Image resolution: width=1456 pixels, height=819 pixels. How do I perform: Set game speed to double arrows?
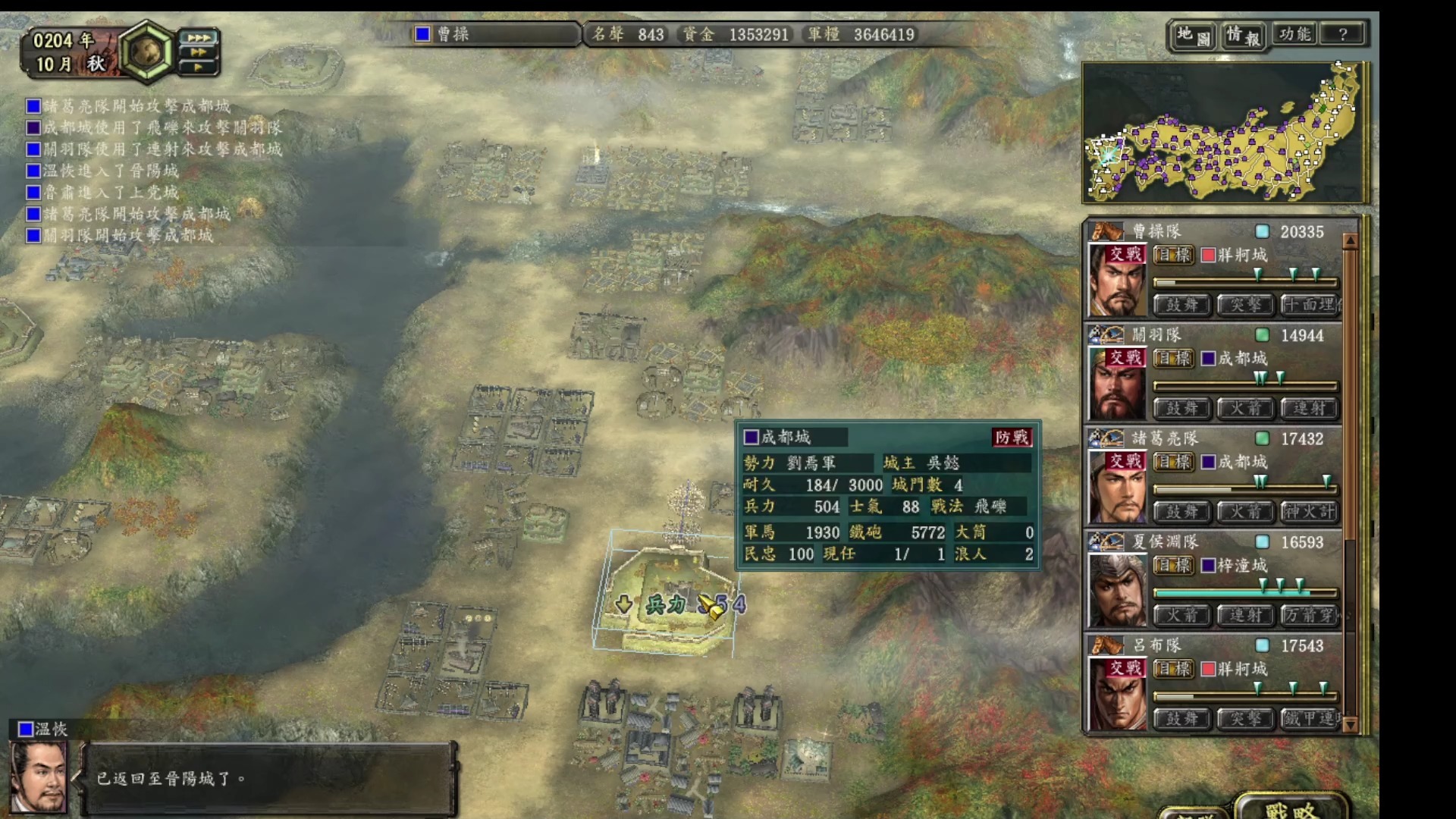point(199,52)
